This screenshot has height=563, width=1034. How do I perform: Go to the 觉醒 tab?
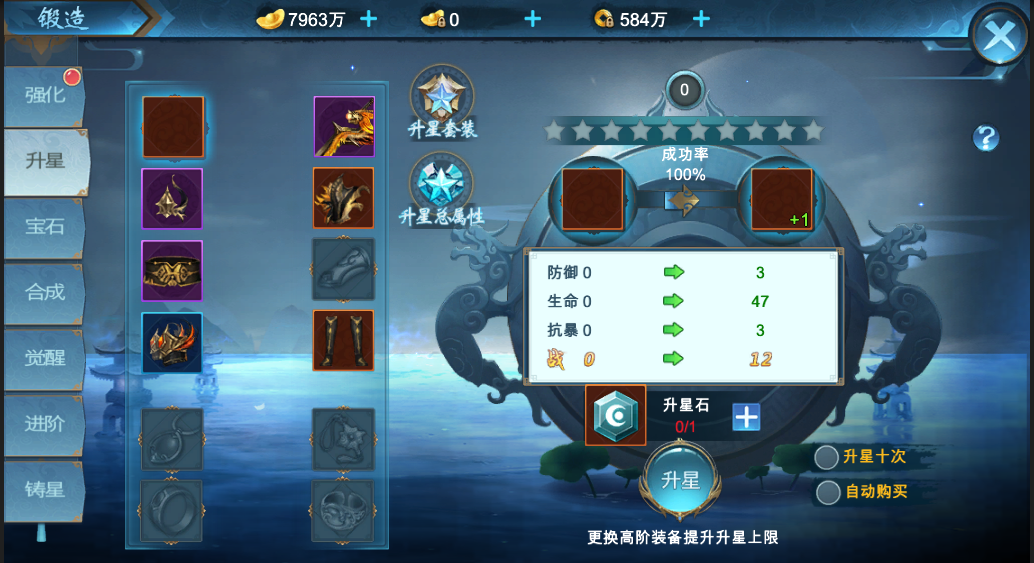point(45,358)
